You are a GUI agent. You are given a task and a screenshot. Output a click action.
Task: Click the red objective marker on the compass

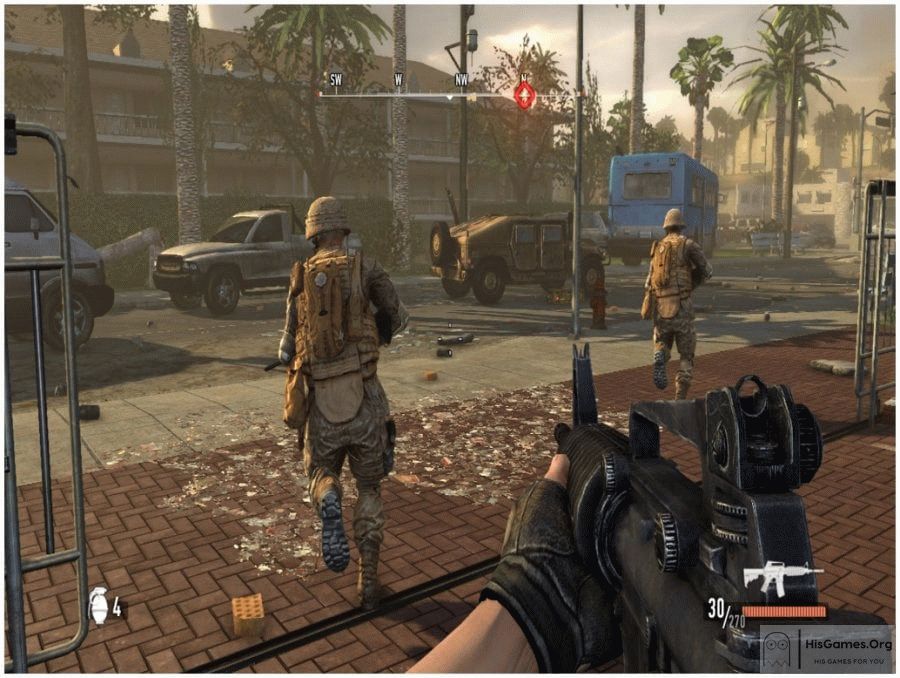524,95
